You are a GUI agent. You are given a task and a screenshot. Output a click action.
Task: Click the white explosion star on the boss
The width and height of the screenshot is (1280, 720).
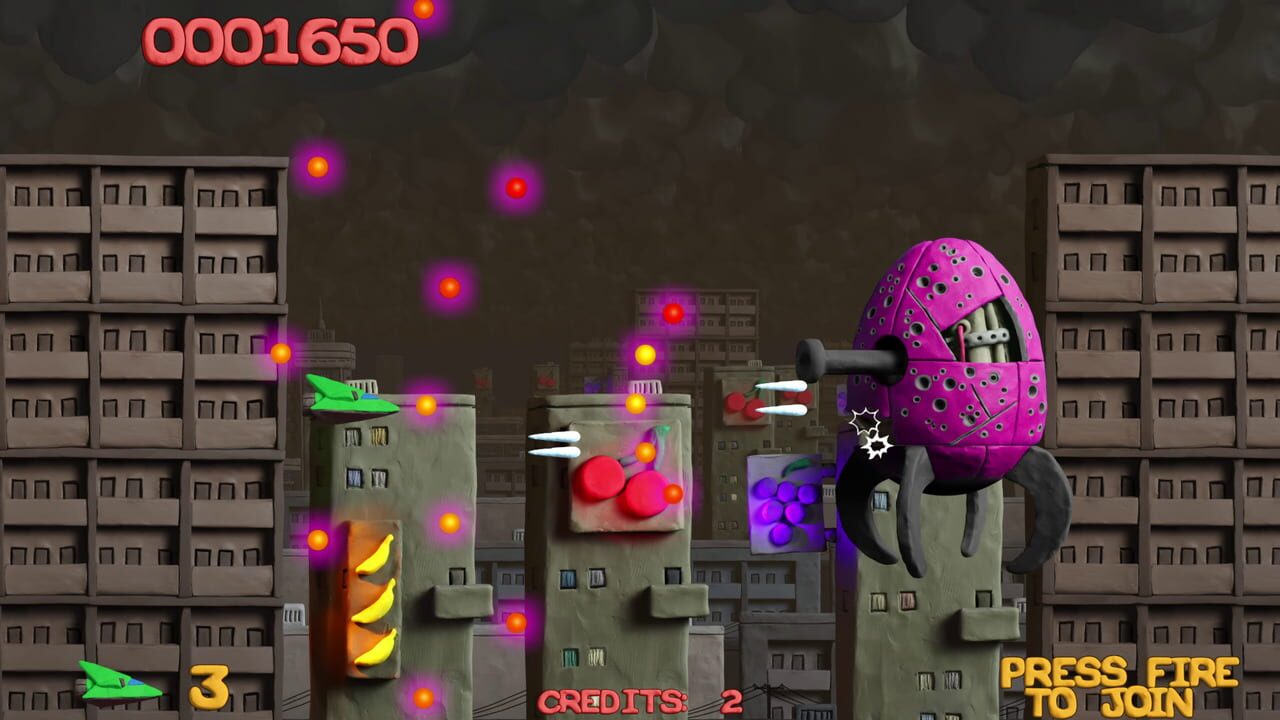tap(872, 425)
